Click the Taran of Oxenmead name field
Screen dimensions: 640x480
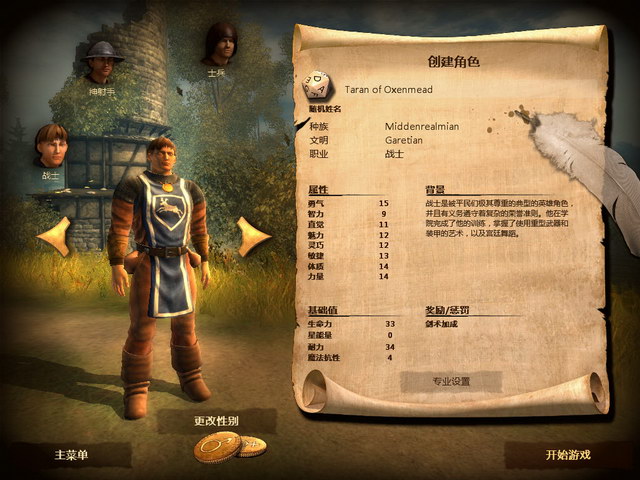coord(389,89)
